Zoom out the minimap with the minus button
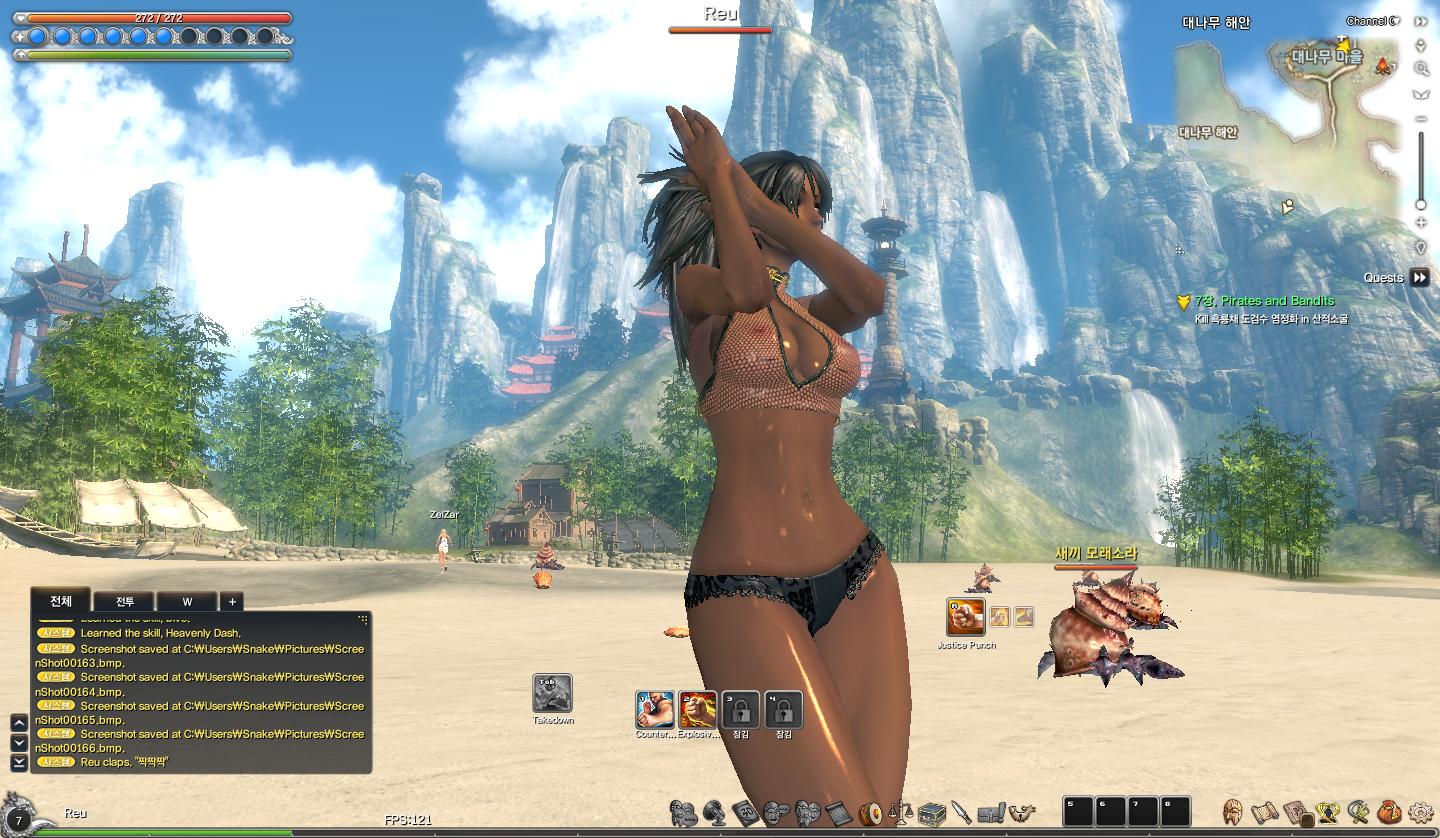The width and height of the screenshot is (1440, 838). click(x=1421, y=120)
